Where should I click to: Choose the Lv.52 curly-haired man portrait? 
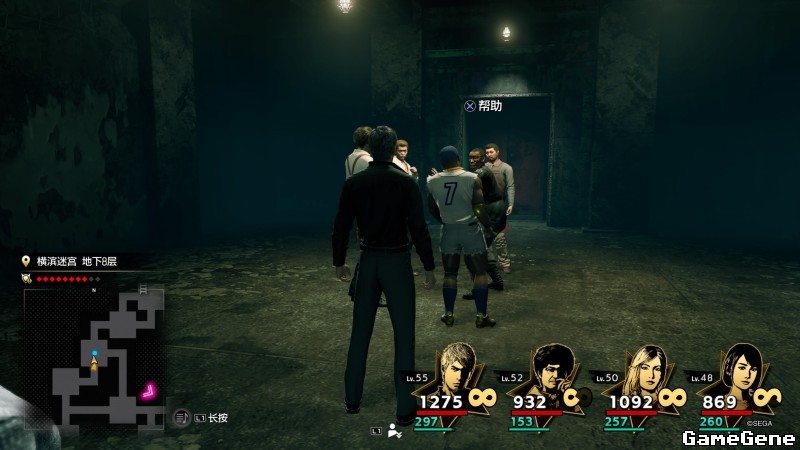click(551, 371)
